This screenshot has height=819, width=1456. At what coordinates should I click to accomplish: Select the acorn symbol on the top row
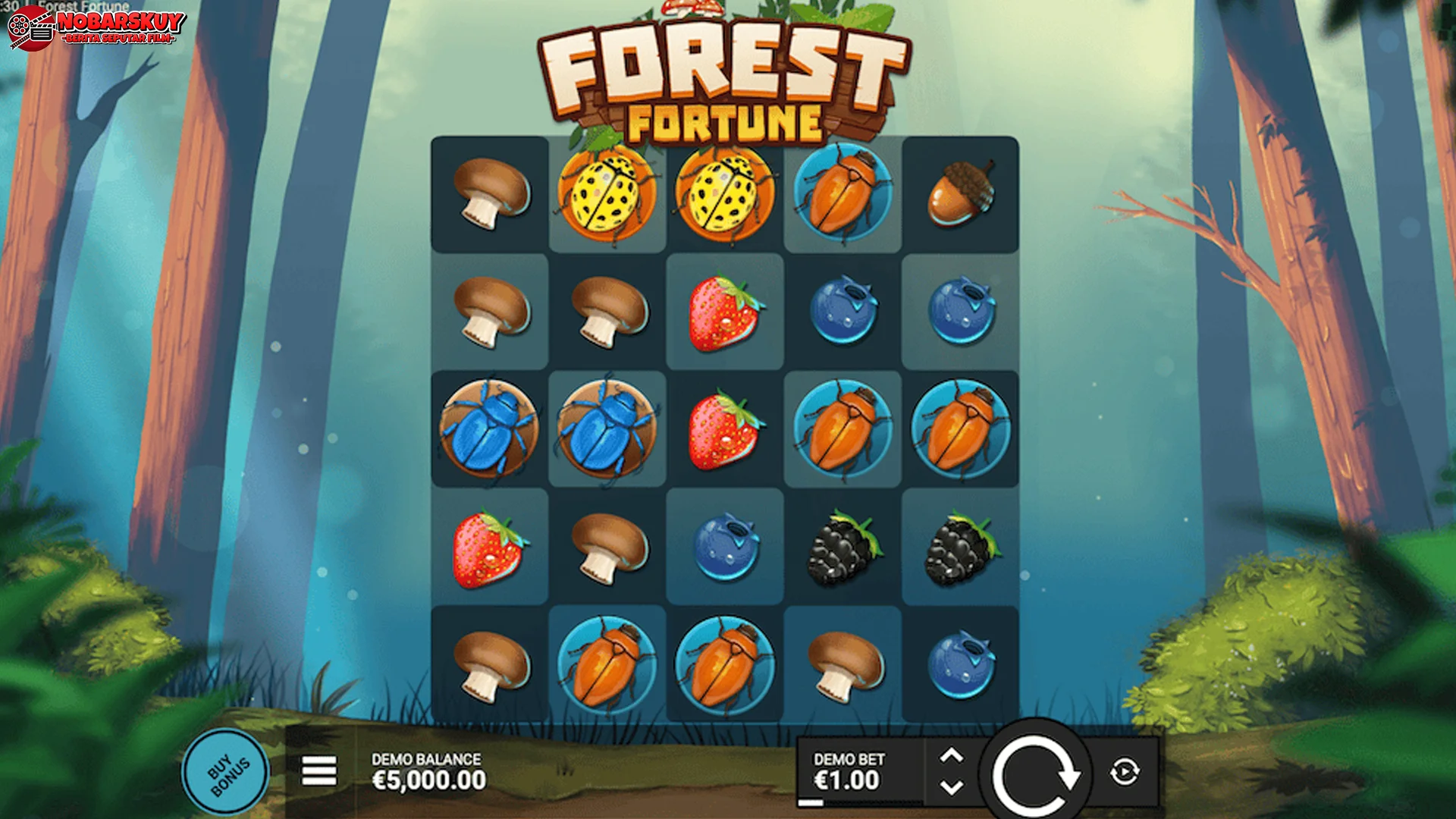click(960, 193)
